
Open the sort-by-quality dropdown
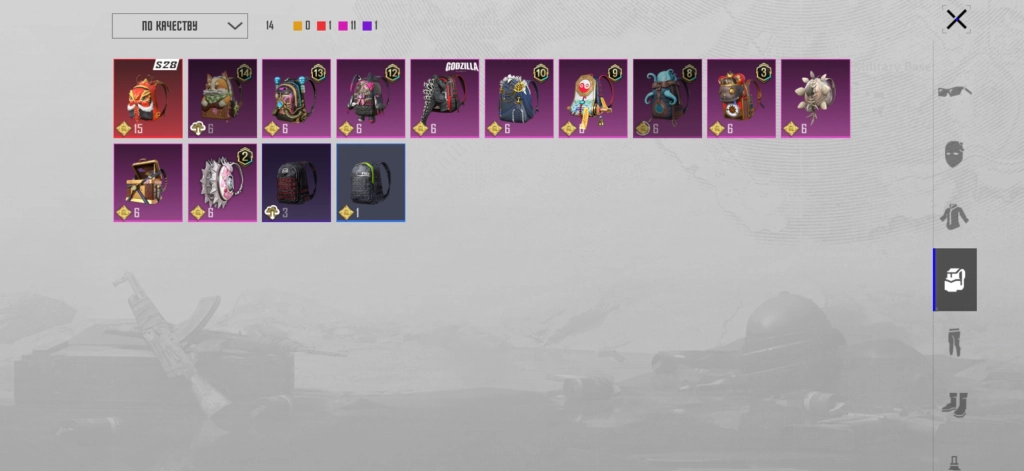(x=180, y=26)
